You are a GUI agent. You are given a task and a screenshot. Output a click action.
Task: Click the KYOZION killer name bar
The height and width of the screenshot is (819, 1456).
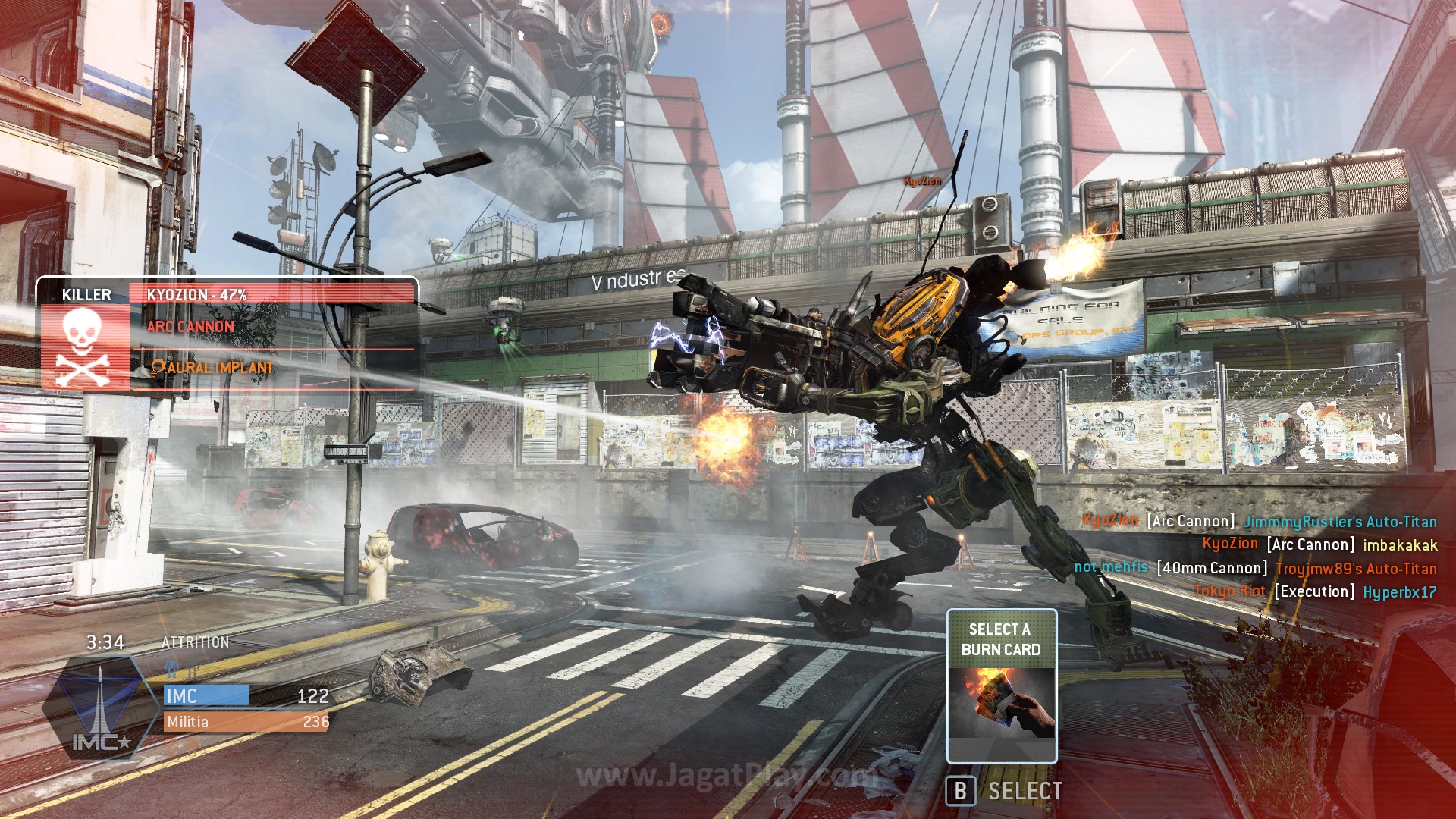coord(271,294)
